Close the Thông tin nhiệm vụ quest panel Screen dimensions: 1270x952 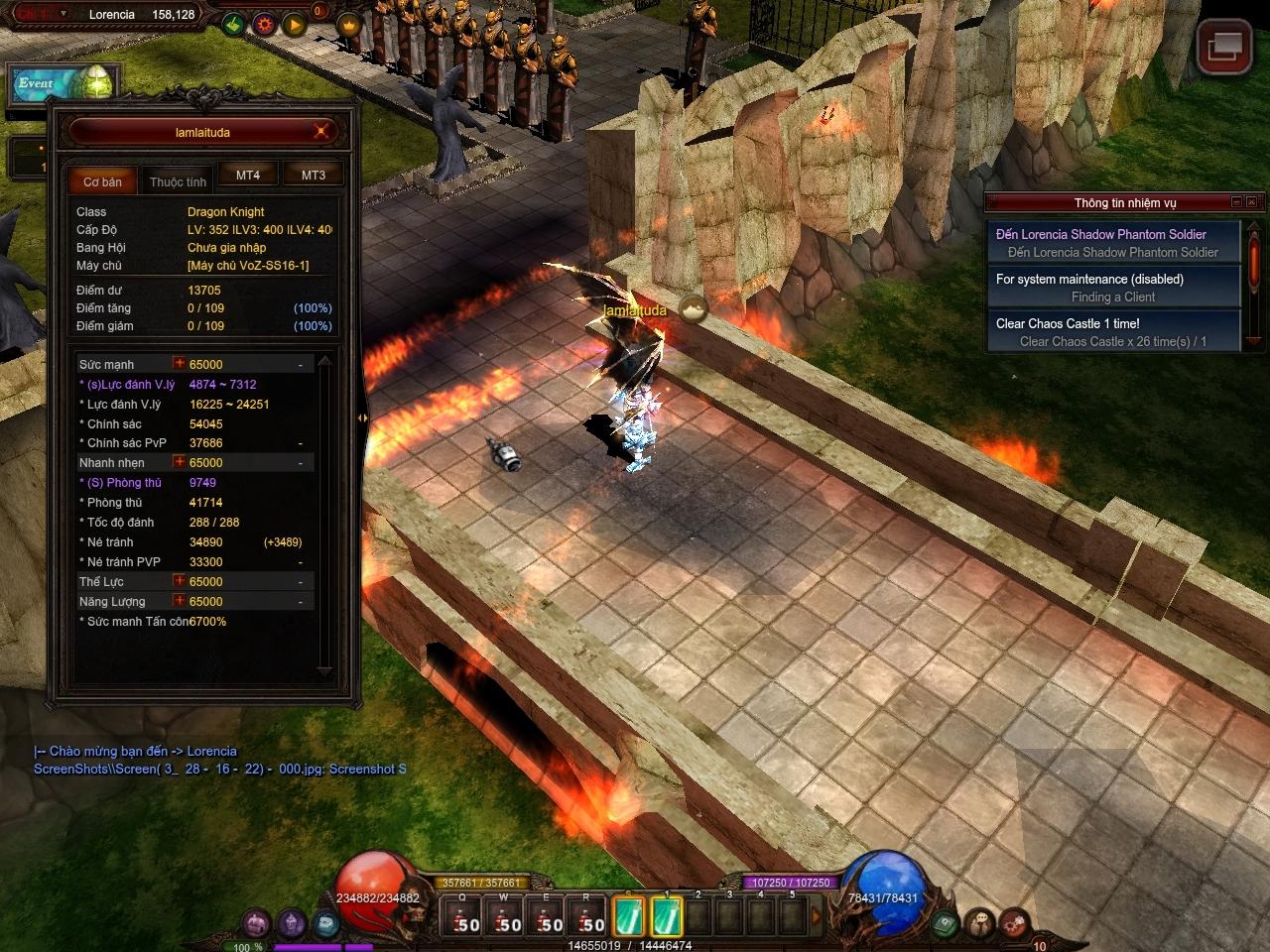point(1252,202)
